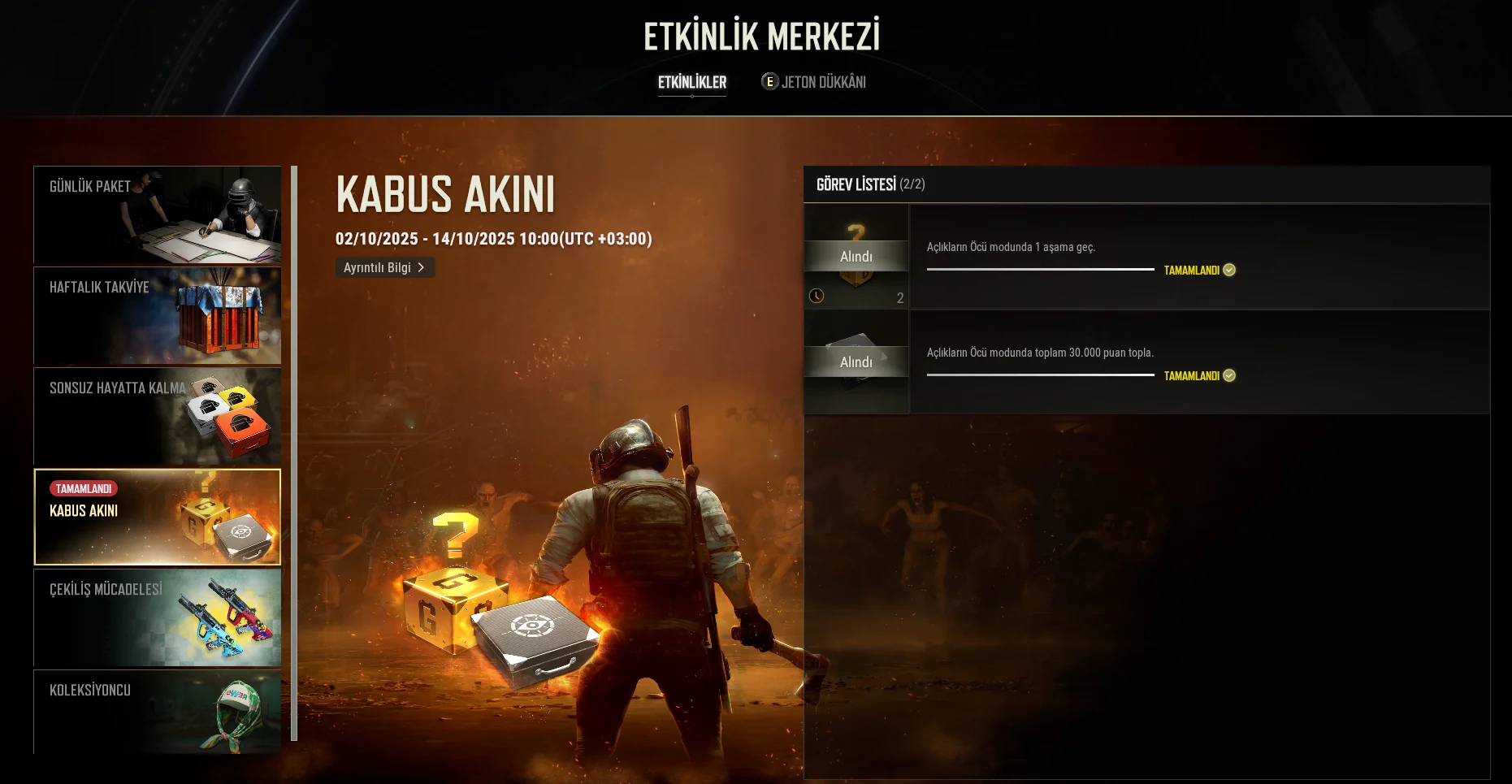Choose the Sonsuz Hayatta Kalma event
Image resolution: width=1512 pixels, height=784 pixels.
pos(157,416)
